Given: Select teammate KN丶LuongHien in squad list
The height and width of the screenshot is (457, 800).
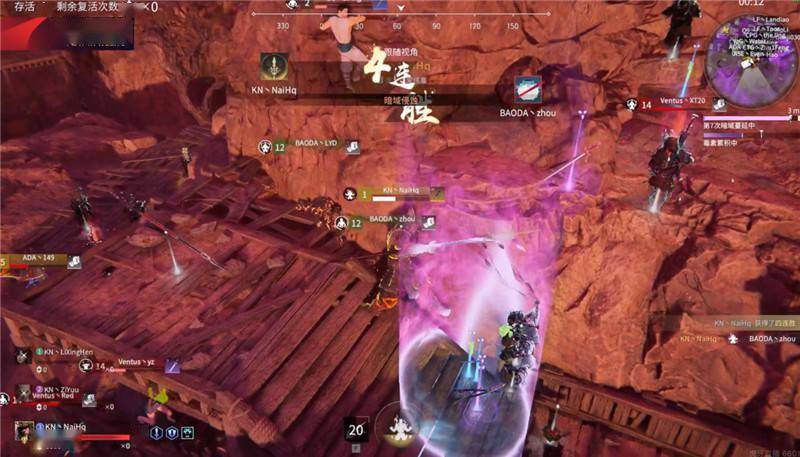Looking at the screenshot, I should [x=64, y=353].
